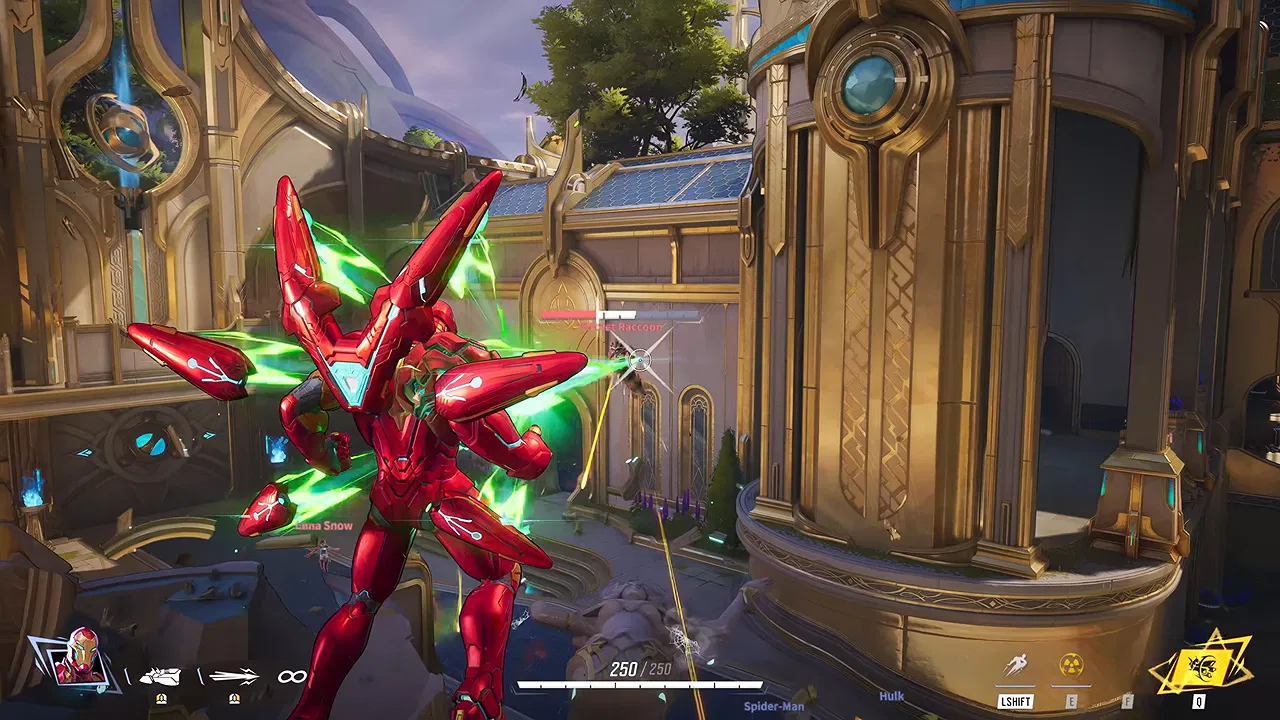Click the Unibeam secondary fire icon
Screen dimensions: 1280x720
pyautogui.click(x=234, y=675)
